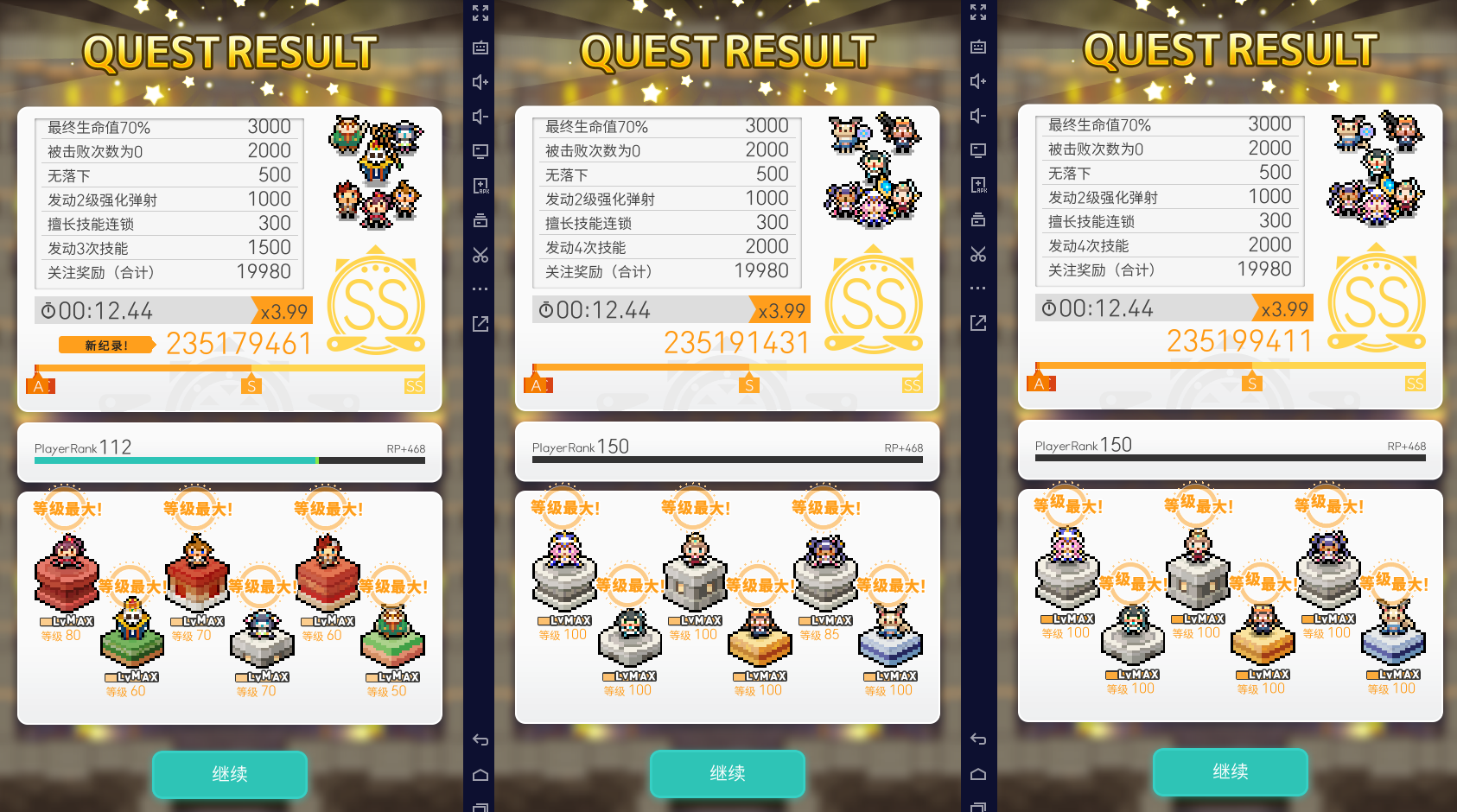The height and width of the screenshot is (812, 1457).
Task: Click the external share icon on the middle sidebar
Action: coord(481,323)
